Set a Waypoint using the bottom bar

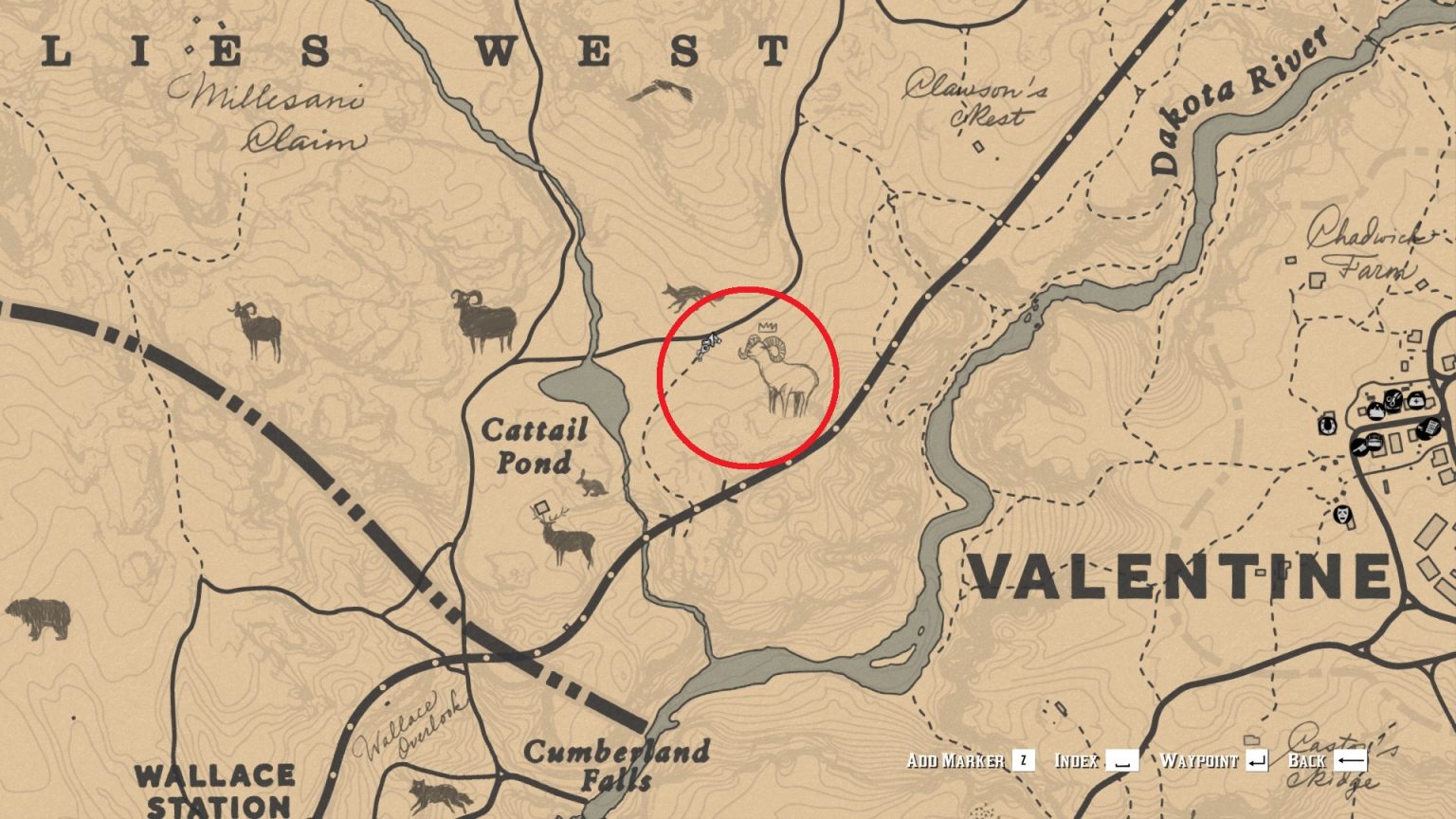coord(1200,758)
